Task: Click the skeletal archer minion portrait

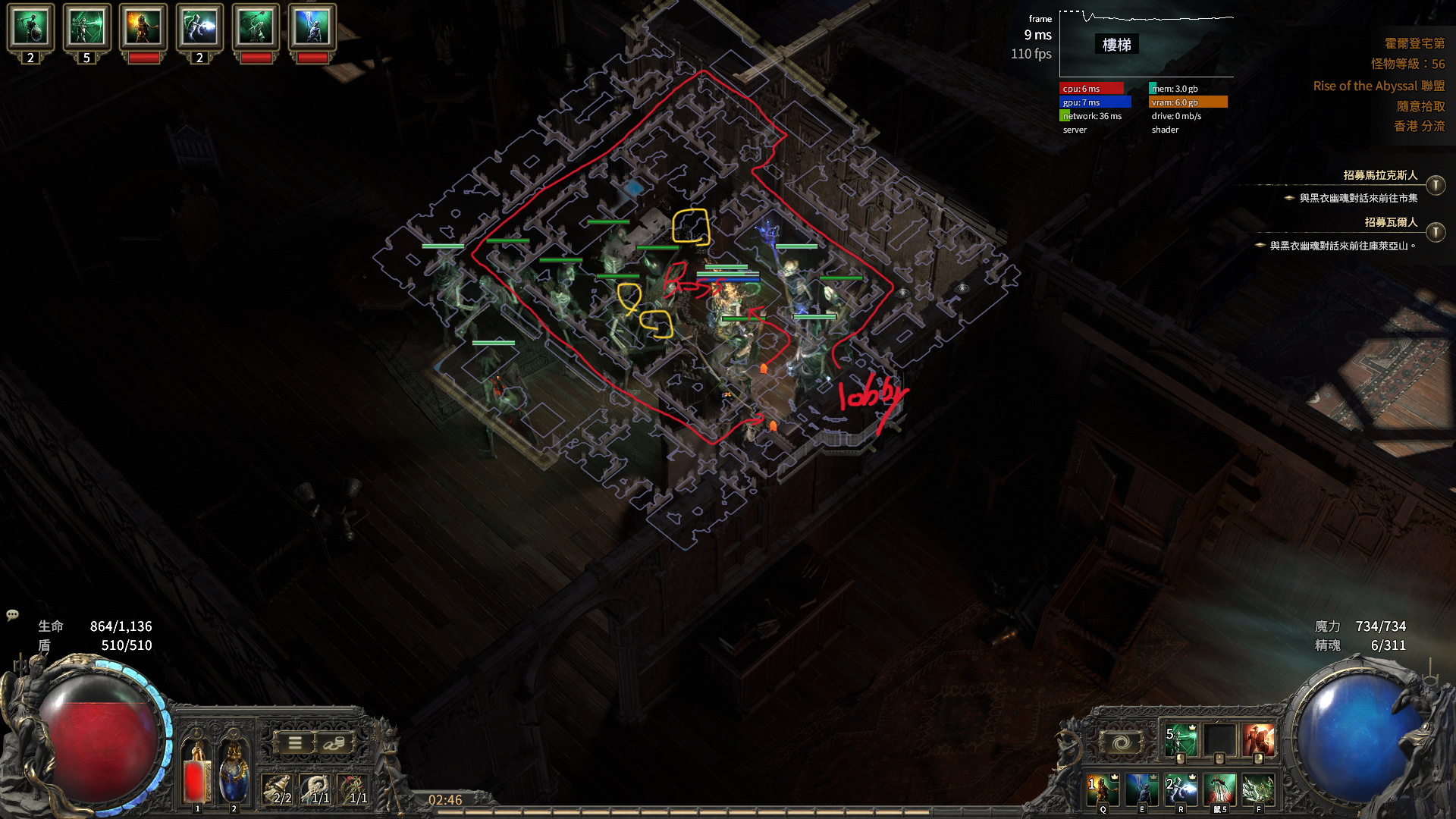Action: 86,27
